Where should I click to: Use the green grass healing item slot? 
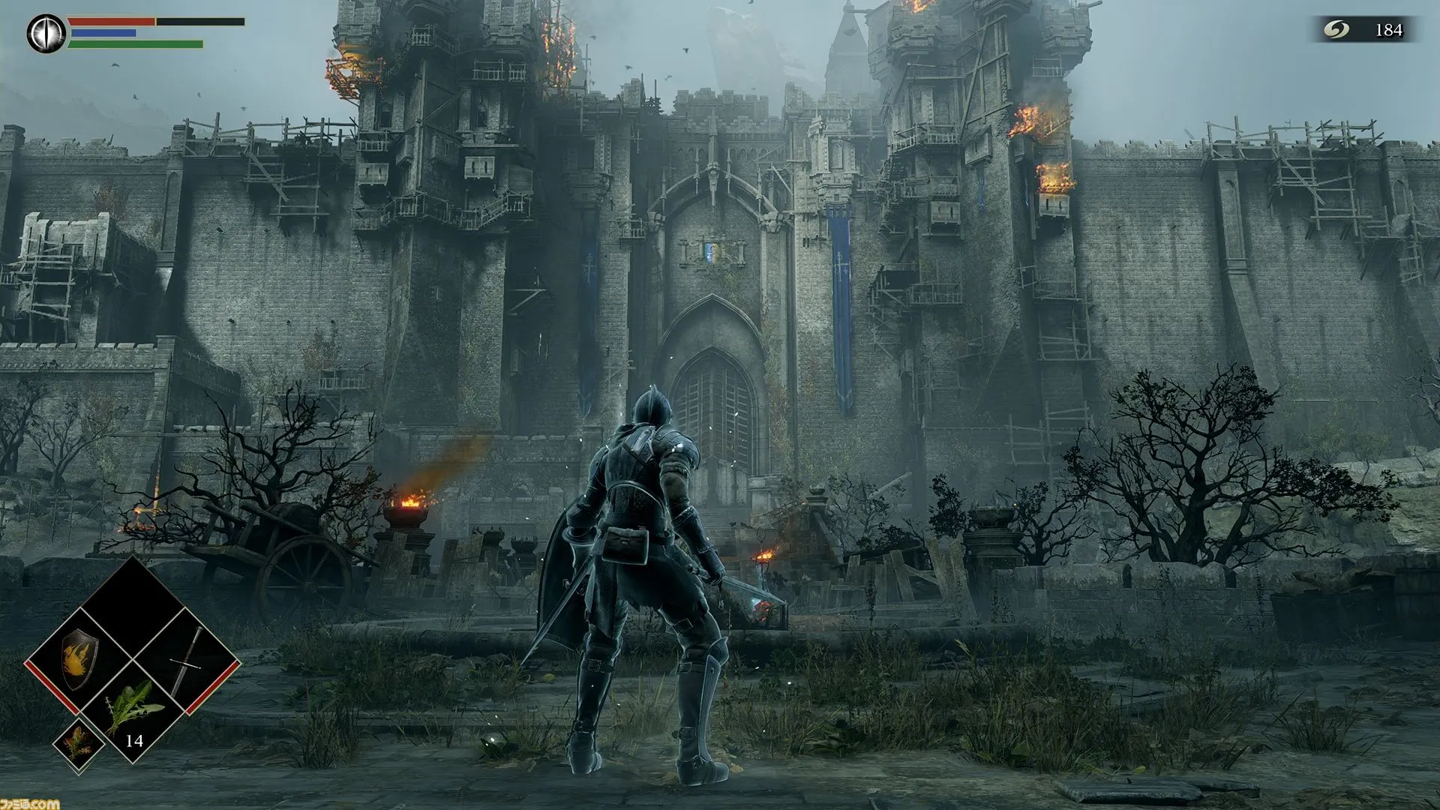[132, 710]
